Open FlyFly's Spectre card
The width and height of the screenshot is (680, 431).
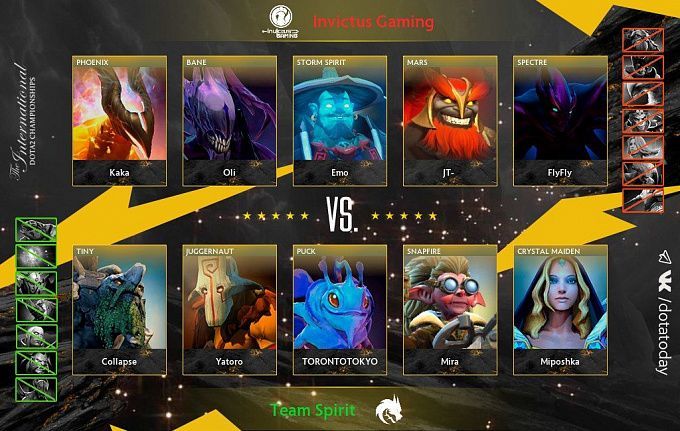tap(560, 121)
